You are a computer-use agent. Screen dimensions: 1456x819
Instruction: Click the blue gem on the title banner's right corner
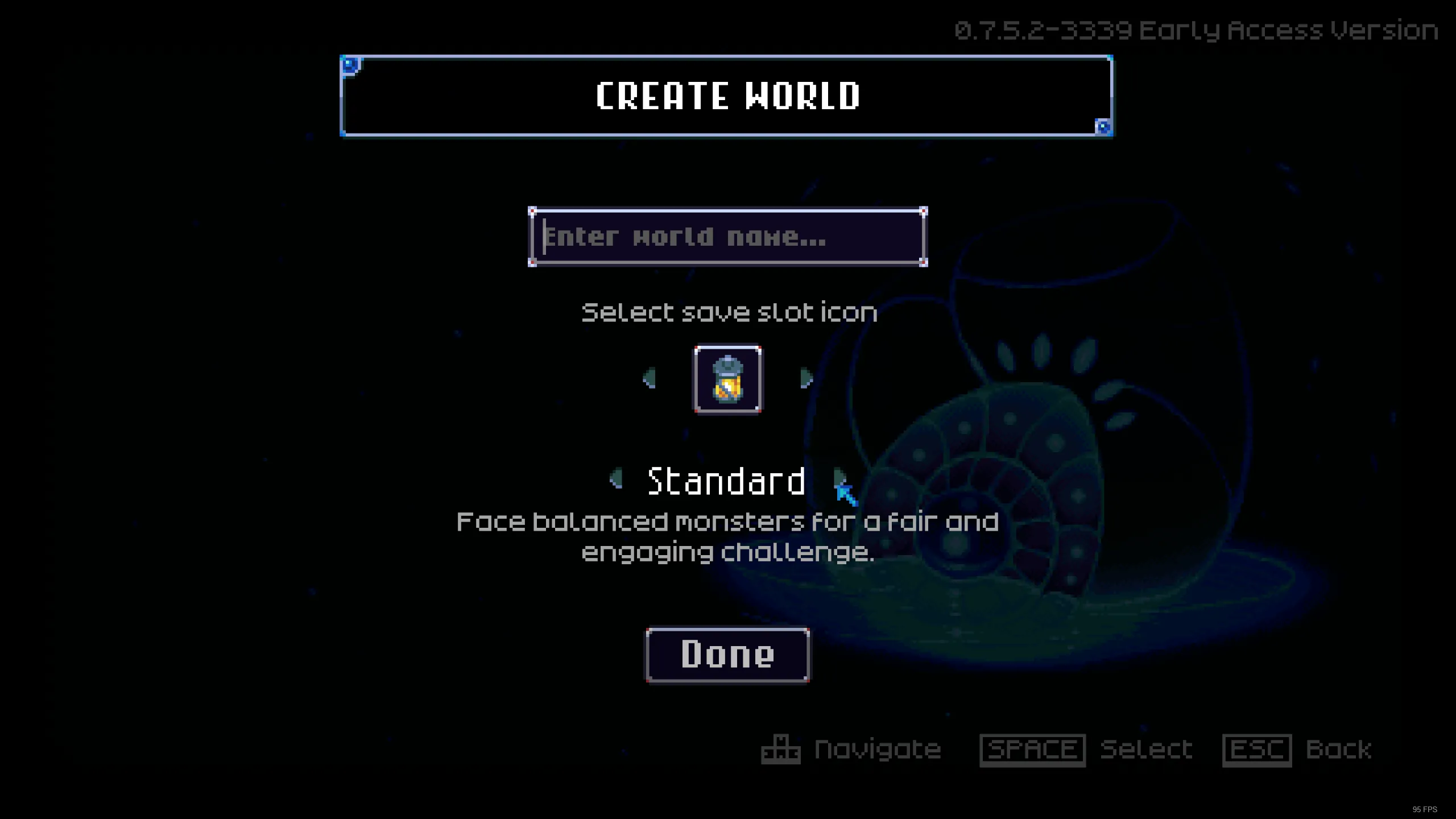(1102, 127)
